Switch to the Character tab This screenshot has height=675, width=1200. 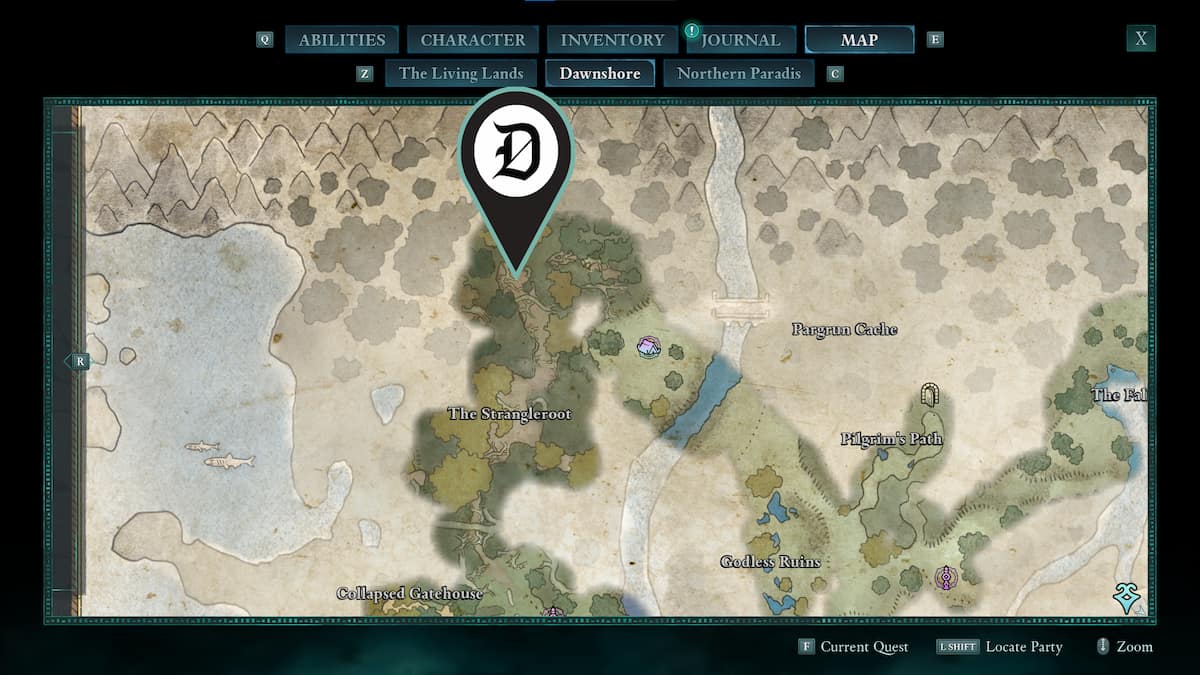pos(473,40)
